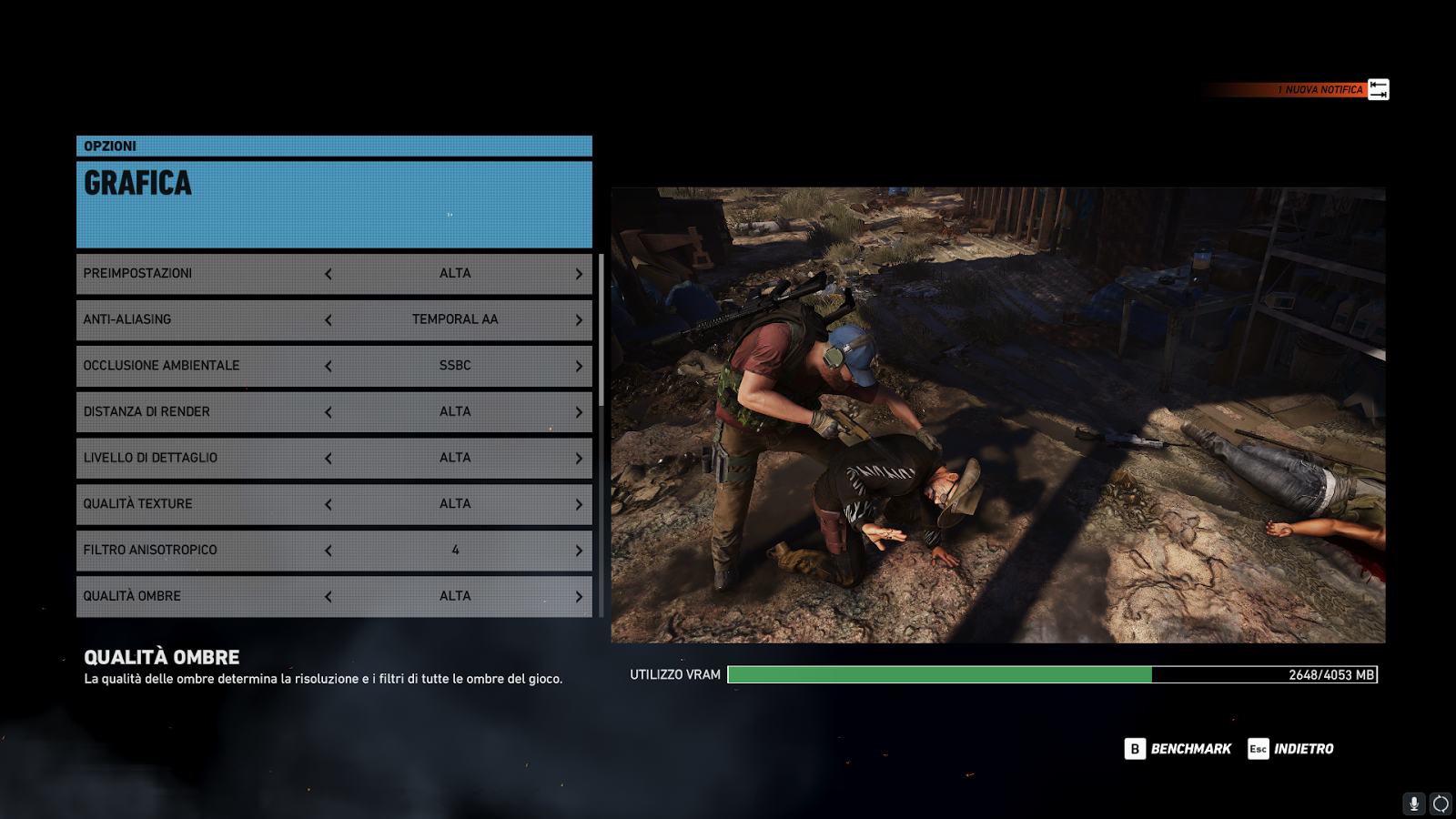Increase the Filtro Anisotropico value
1456x819 pixels.
pos(579,551)
